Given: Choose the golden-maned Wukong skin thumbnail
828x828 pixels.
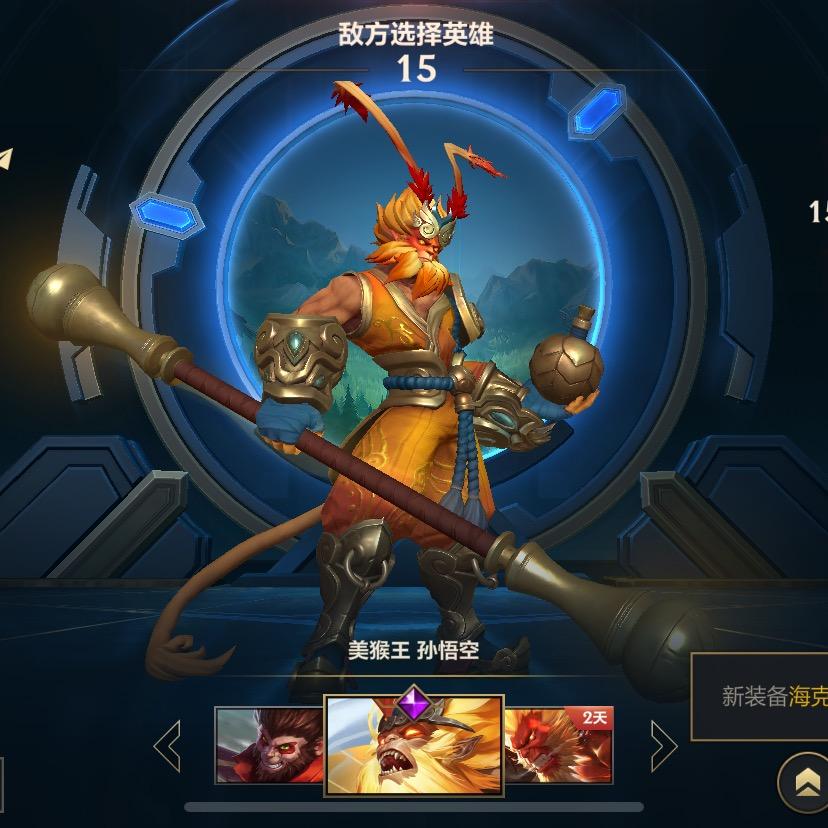Looking at the screenshot, I should (414, 745).
